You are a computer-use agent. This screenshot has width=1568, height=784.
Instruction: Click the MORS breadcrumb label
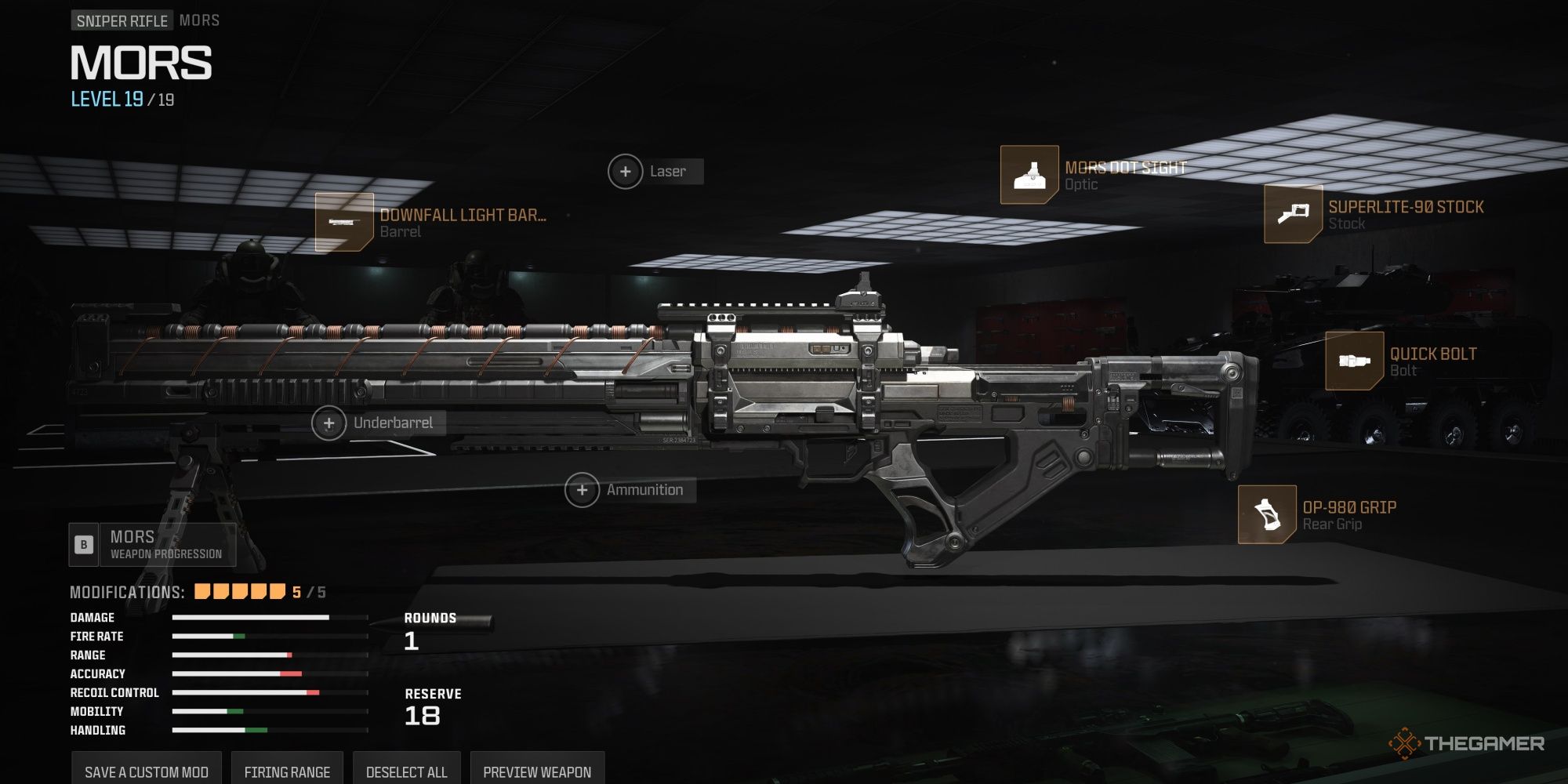coord(198,21)
